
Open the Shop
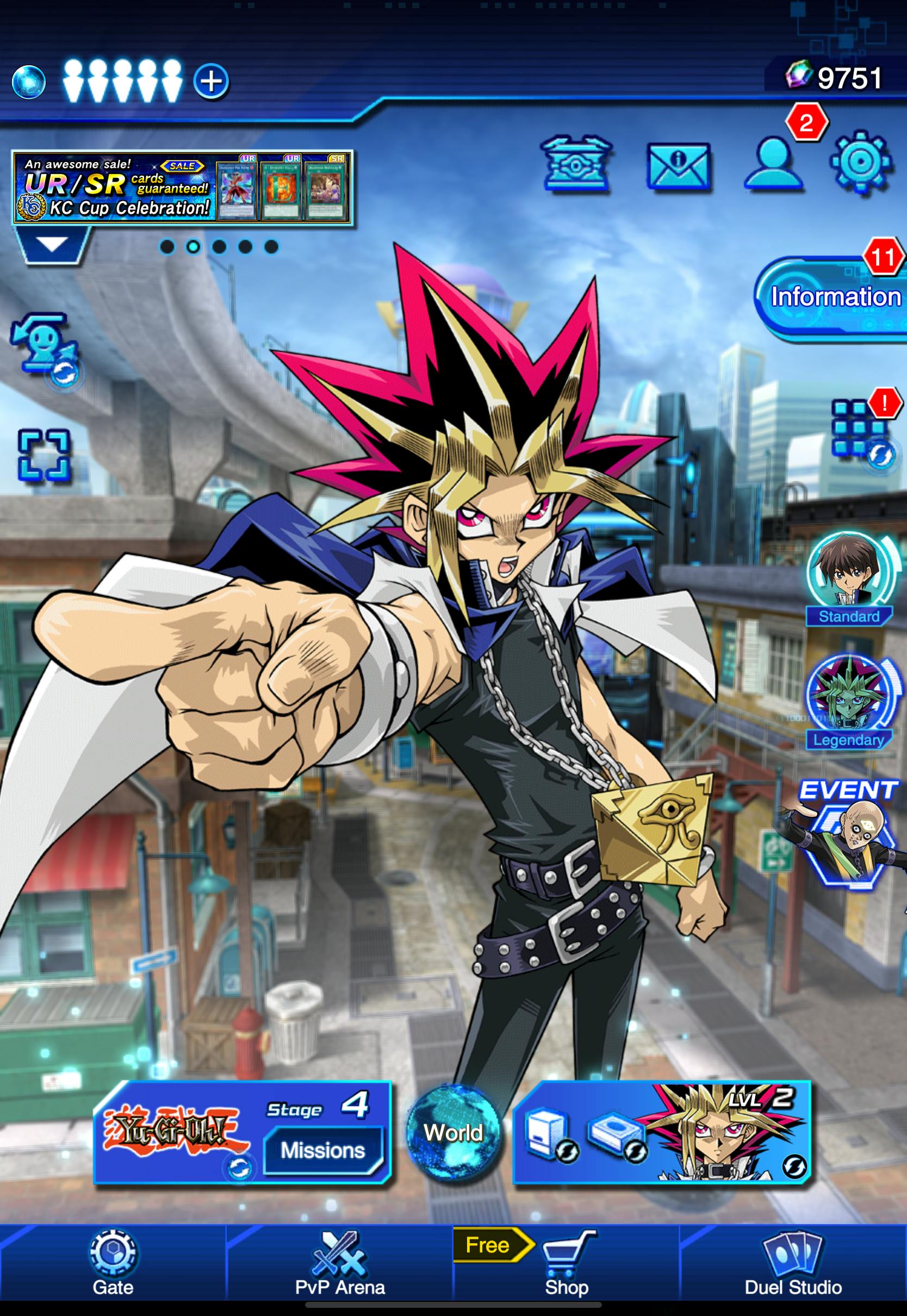566,1264
